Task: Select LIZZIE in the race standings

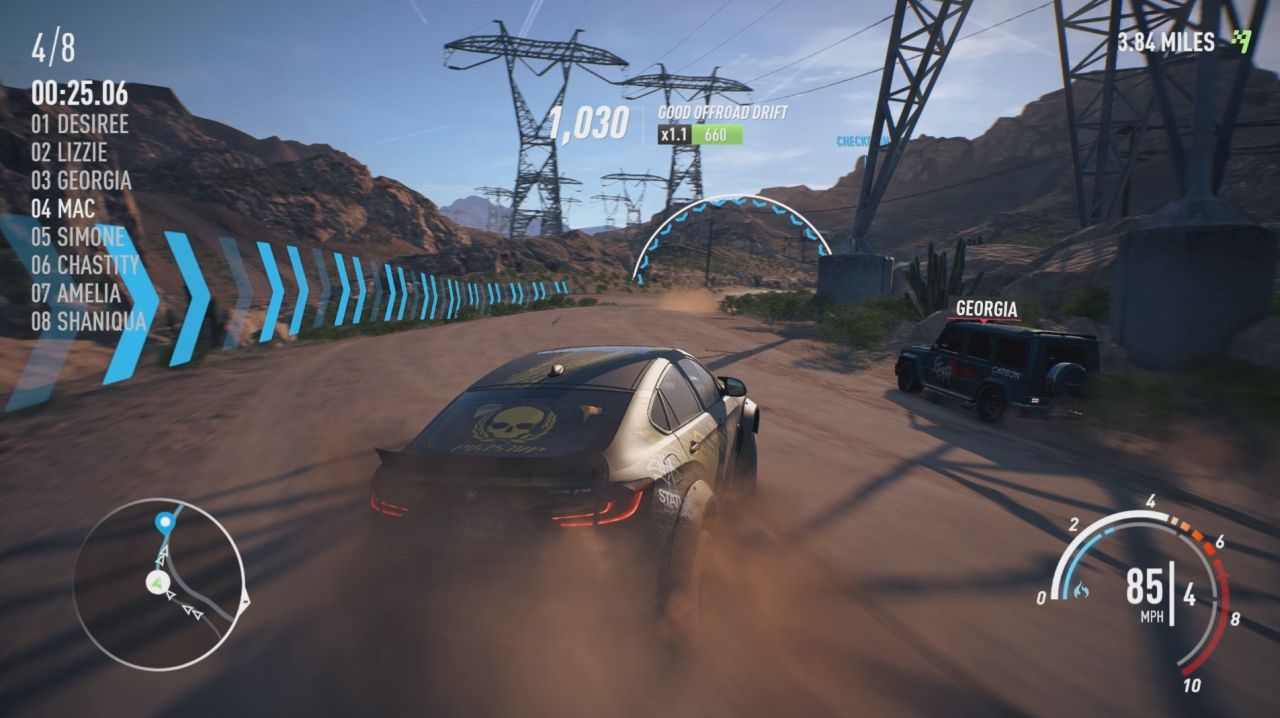Action: pos(69,152)
